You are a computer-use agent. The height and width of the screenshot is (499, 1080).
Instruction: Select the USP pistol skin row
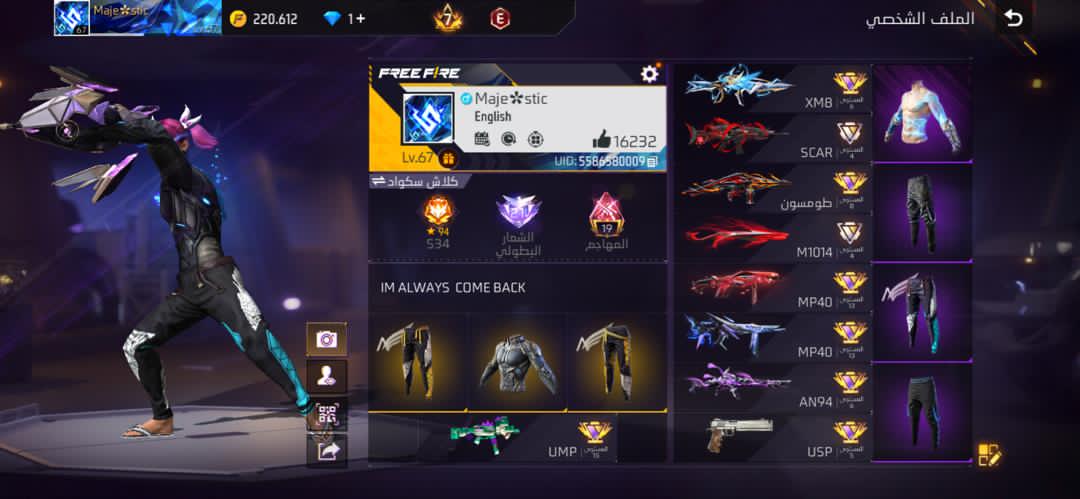click(x=770, y=437)
